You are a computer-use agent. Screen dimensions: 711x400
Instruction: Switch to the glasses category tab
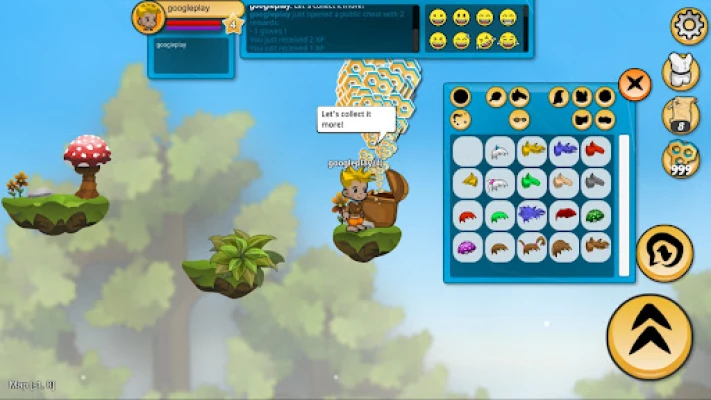point(520,120)
